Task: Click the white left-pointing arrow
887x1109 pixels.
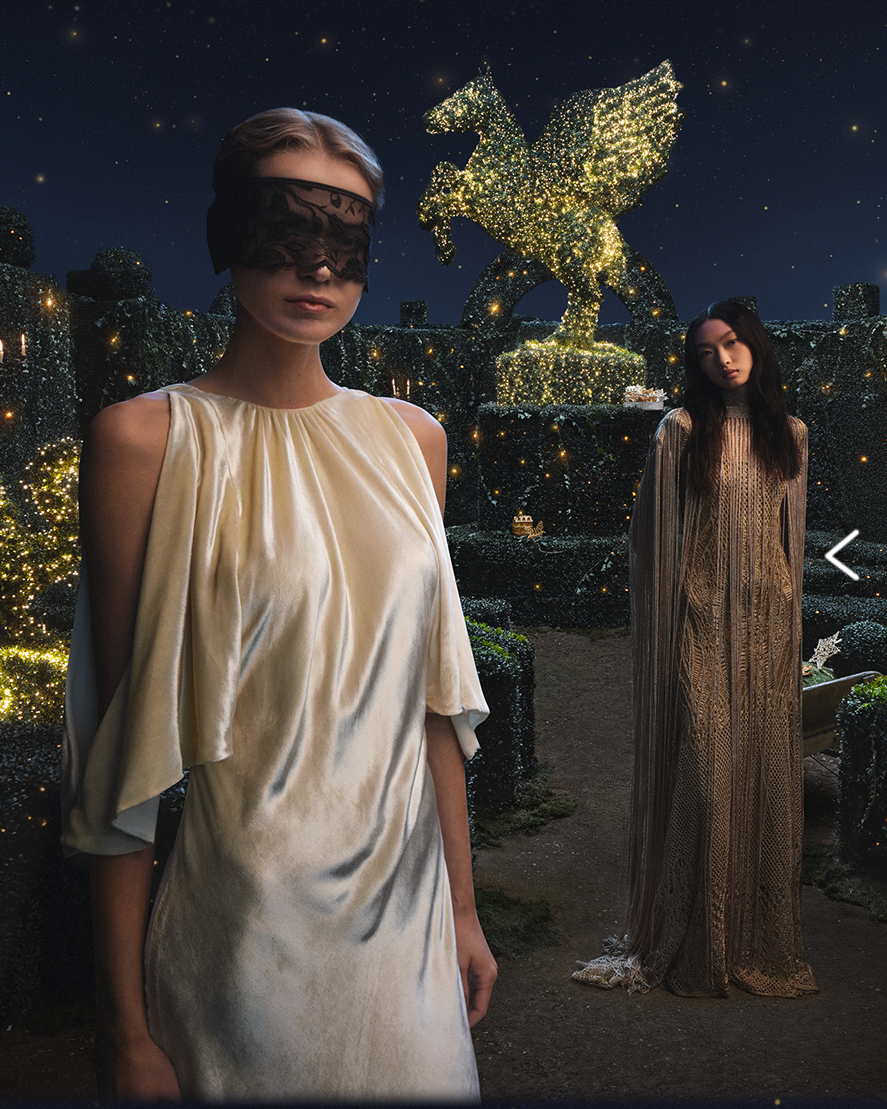Action: pos(842,555)
